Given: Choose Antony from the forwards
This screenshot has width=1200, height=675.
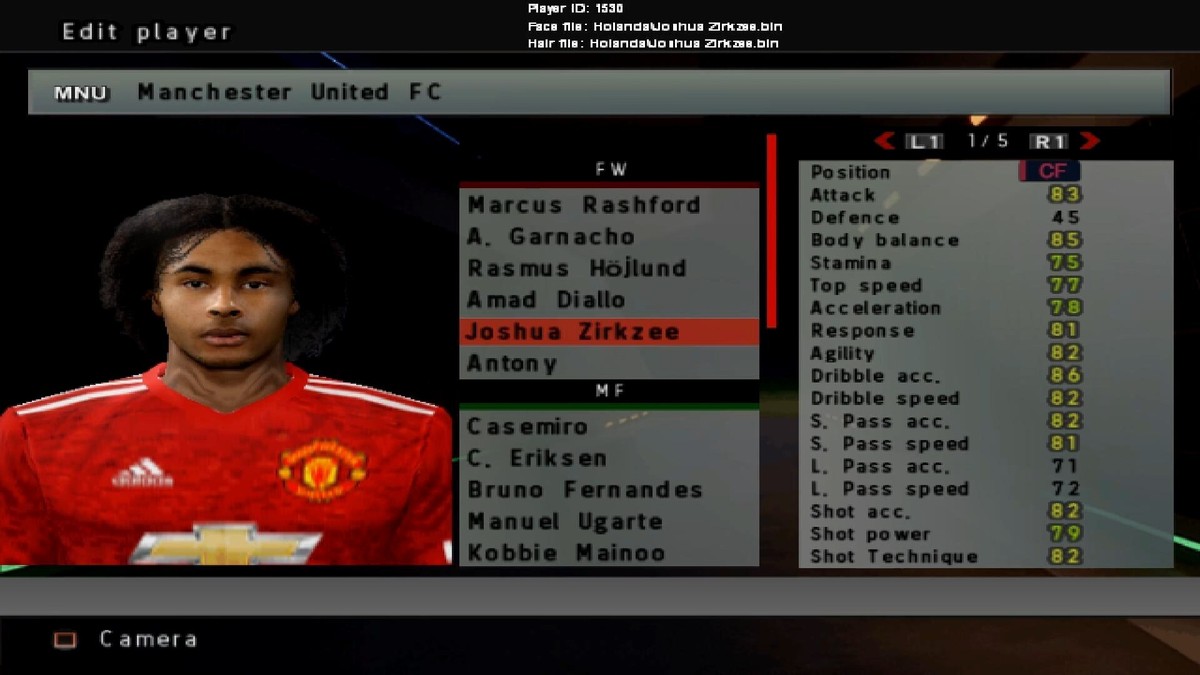Looking at the screenshot, I should tap(512, 363).
